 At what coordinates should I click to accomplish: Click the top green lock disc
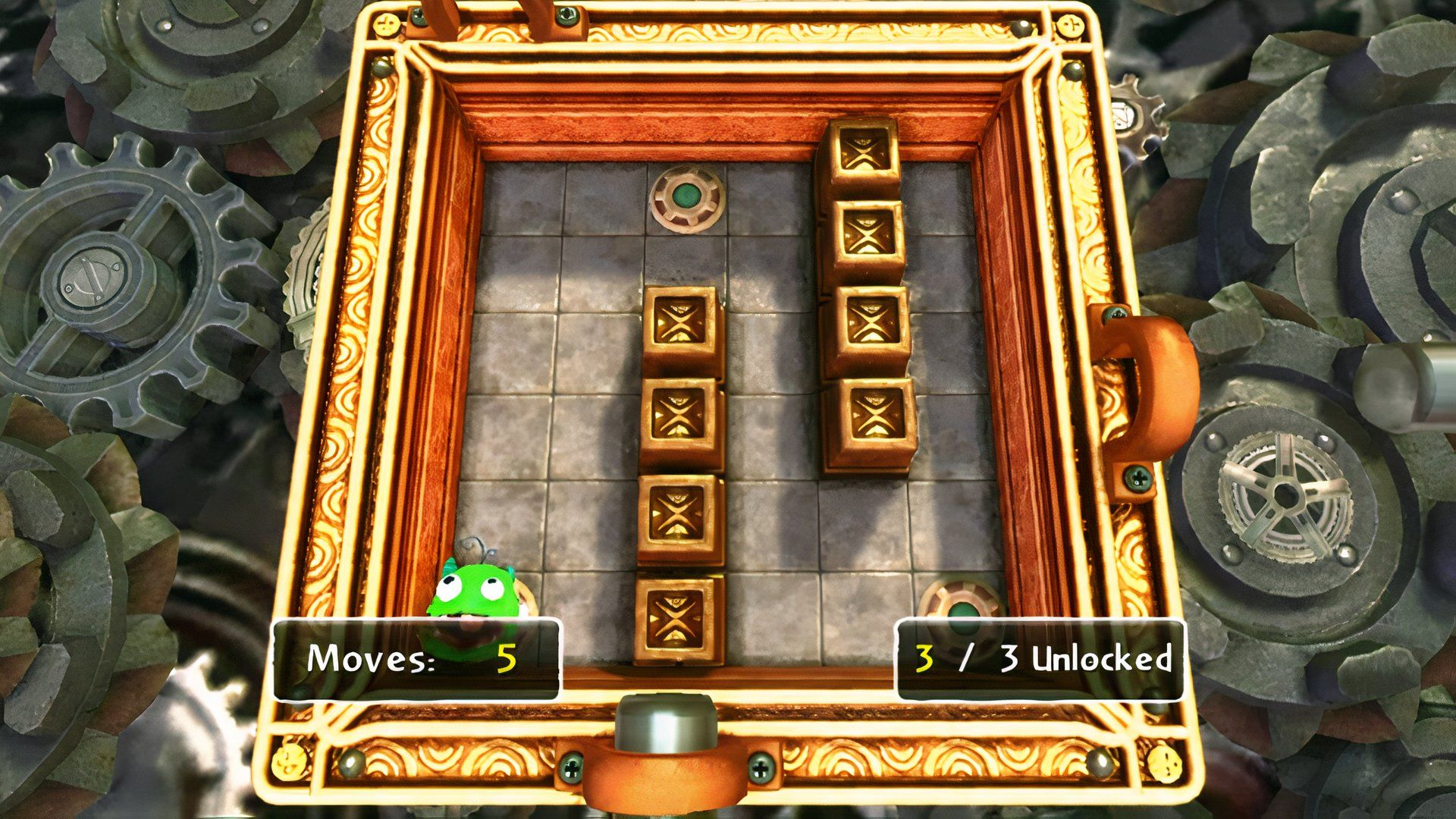[x=686, y=199]
